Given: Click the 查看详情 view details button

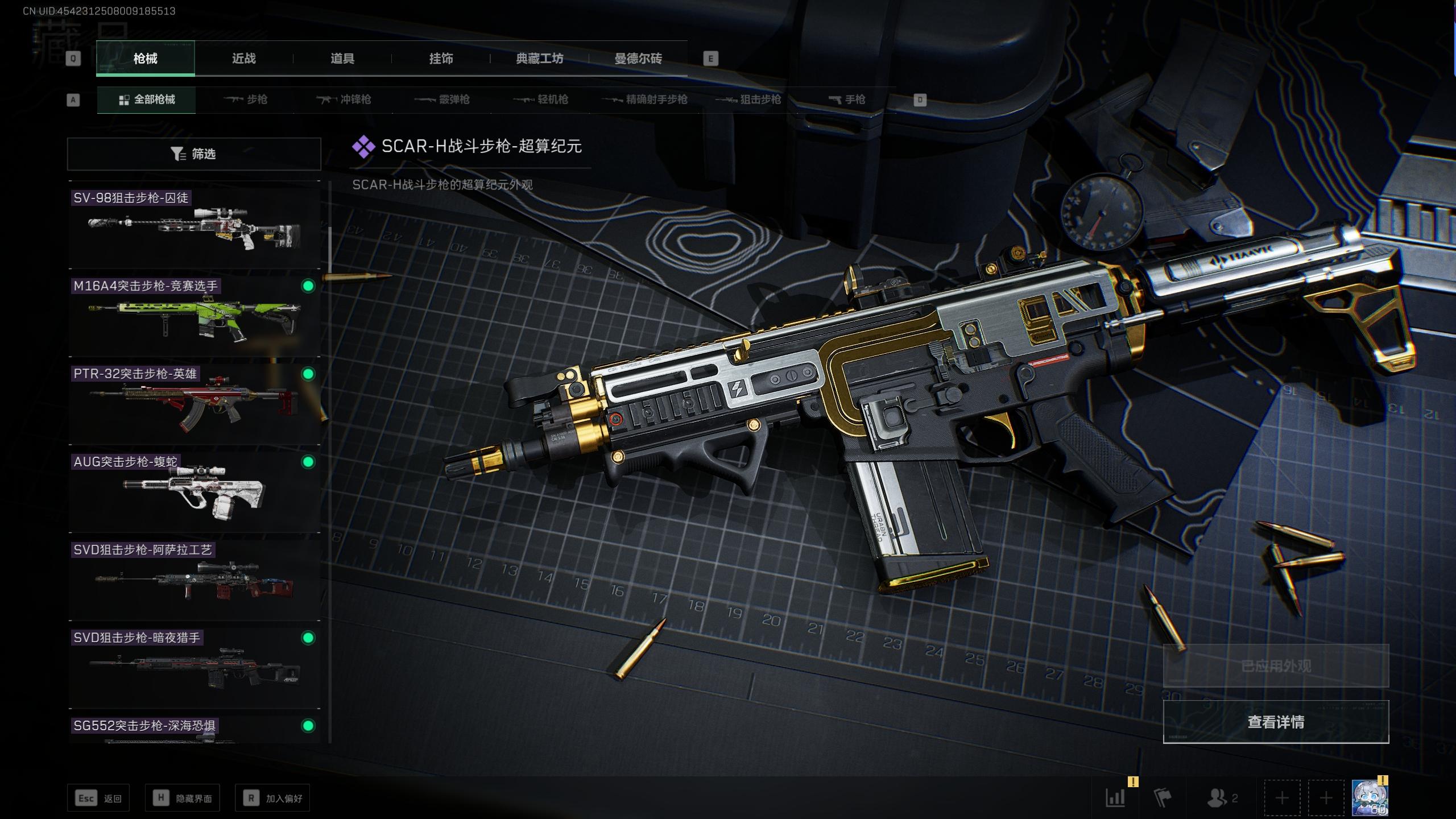Looking at the screenshot, I should tap(1276, 722).
